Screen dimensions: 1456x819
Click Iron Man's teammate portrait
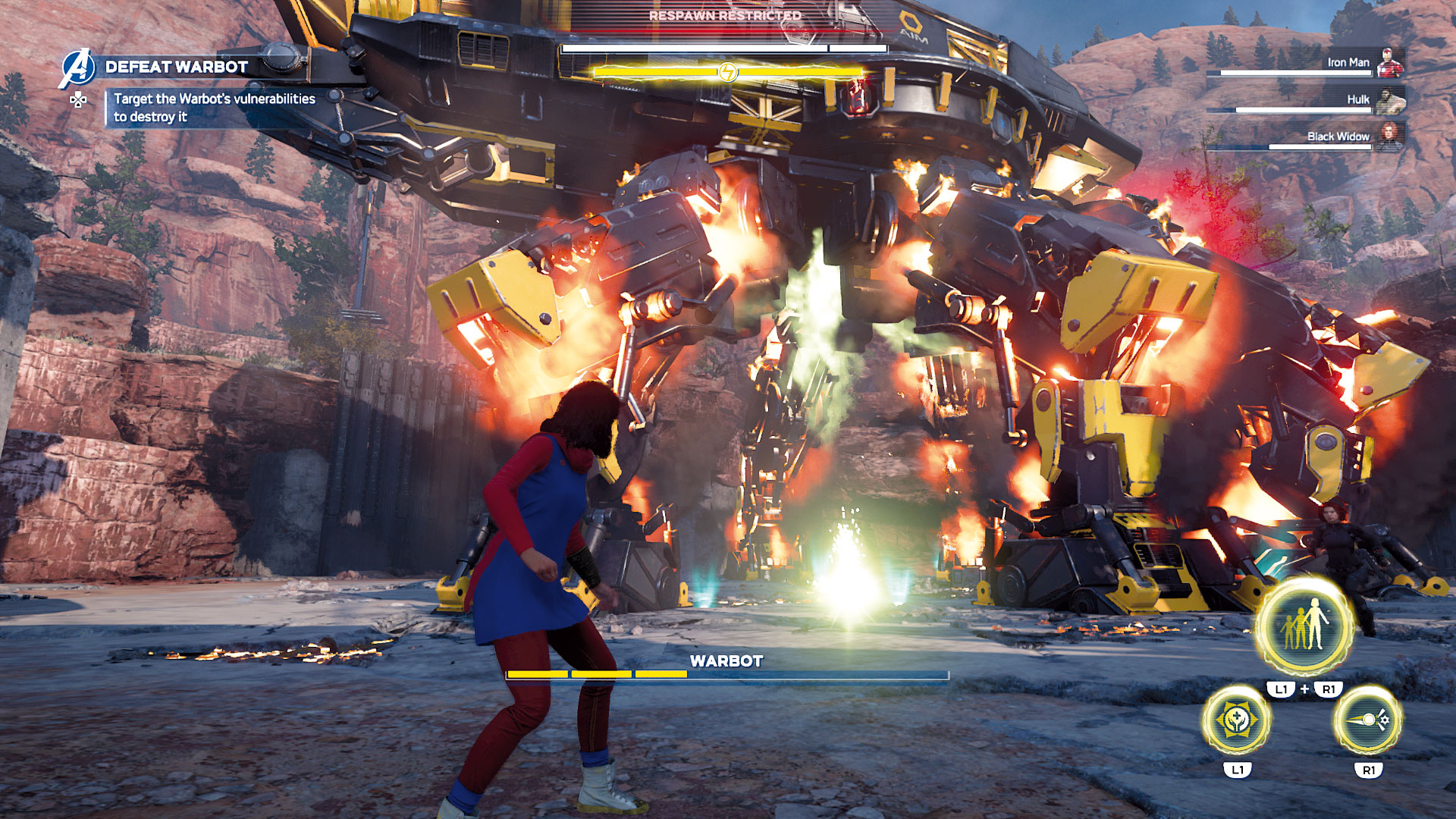(1390, 63)
